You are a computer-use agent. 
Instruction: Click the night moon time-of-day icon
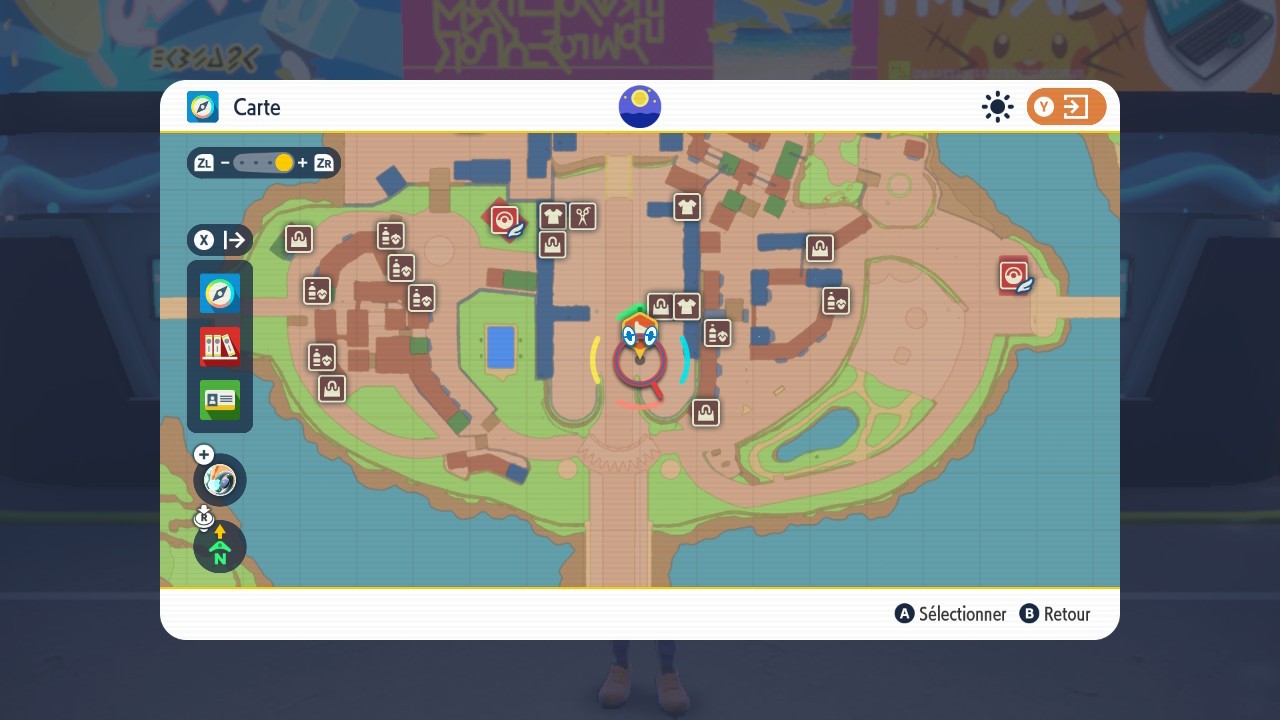pos(640,107)
